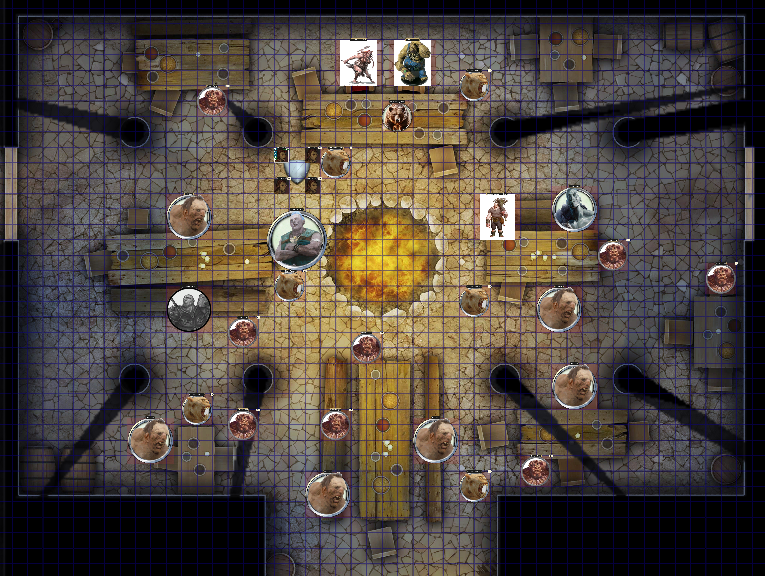Pick the pale blue-grey hunched creature token
The image size is (765, 576).
click(x=574, y=208)
